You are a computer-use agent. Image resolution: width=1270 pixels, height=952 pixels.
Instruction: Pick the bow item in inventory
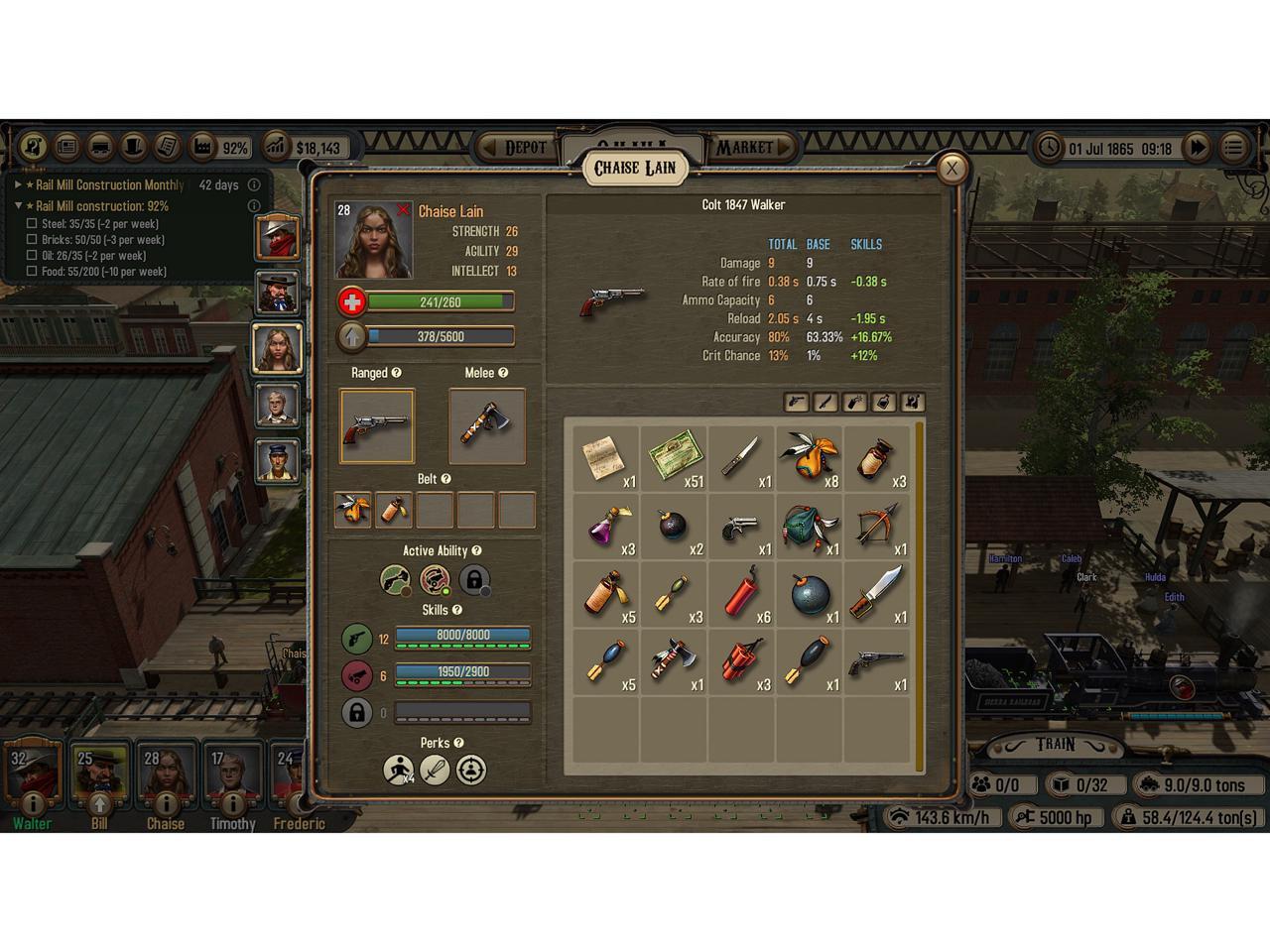point(877,528)
